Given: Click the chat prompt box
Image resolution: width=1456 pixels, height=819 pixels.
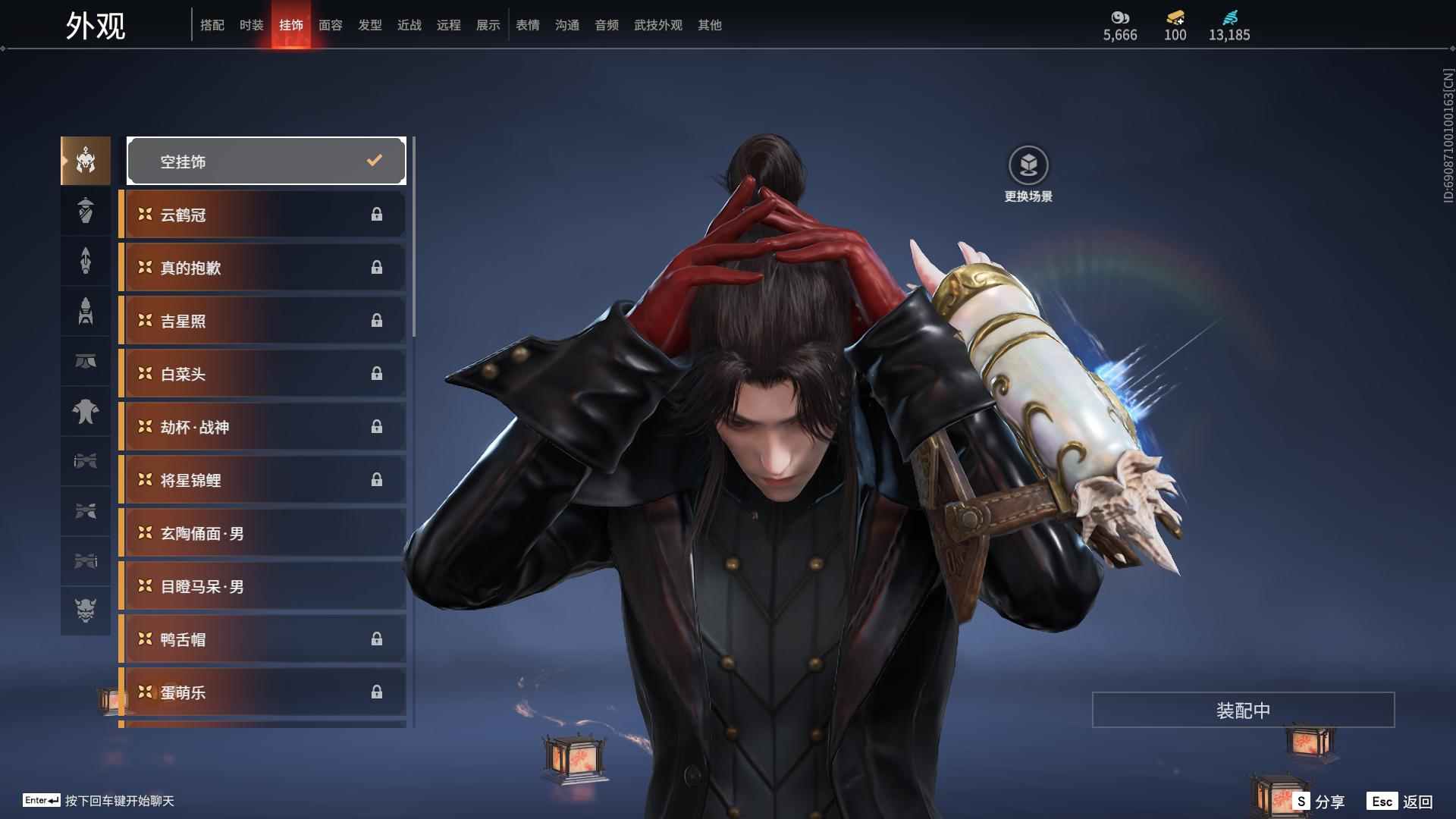Looking at the screenshot, I should [99, 801].
